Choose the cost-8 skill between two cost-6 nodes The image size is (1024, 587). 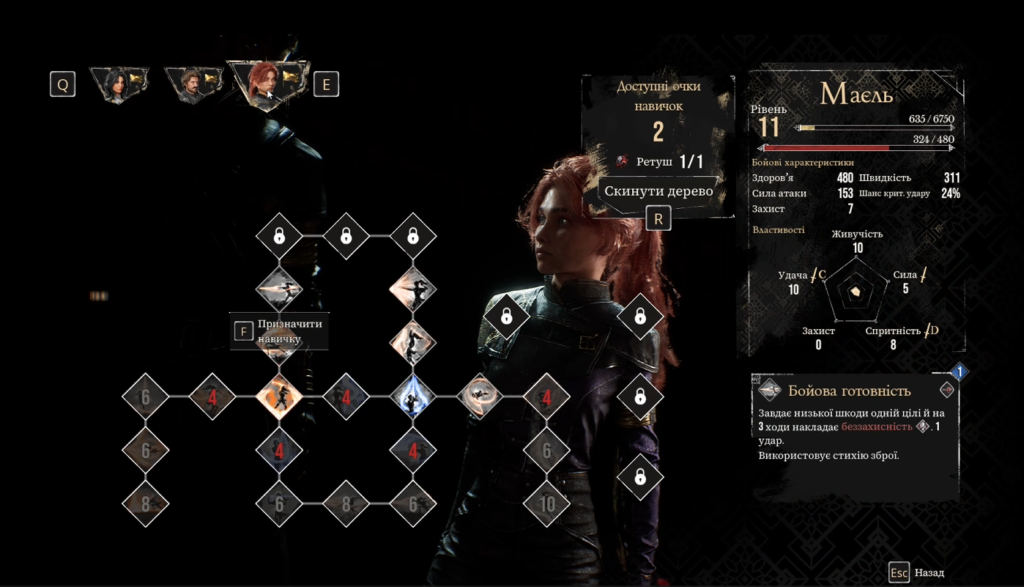(x=346, y=504)
